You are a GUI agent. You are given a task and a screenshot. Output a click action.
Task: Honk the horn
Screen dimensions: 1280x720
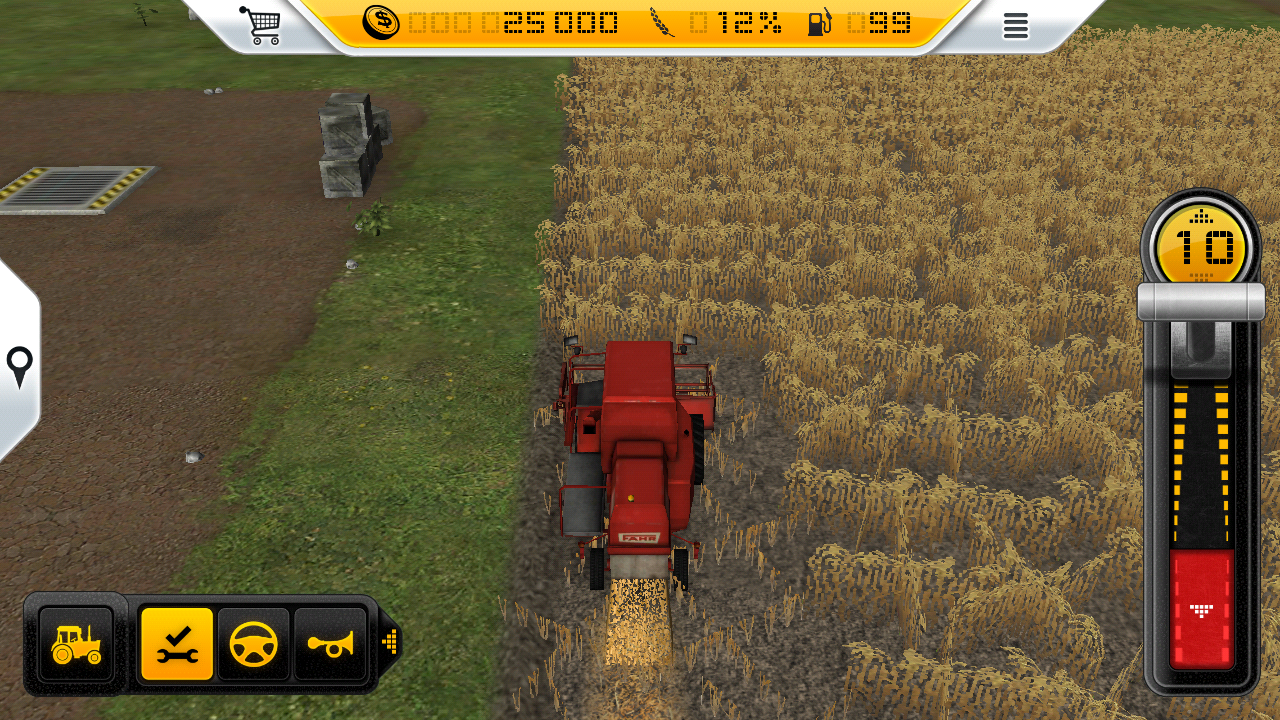pyautogui.click(x=331, y=644)
